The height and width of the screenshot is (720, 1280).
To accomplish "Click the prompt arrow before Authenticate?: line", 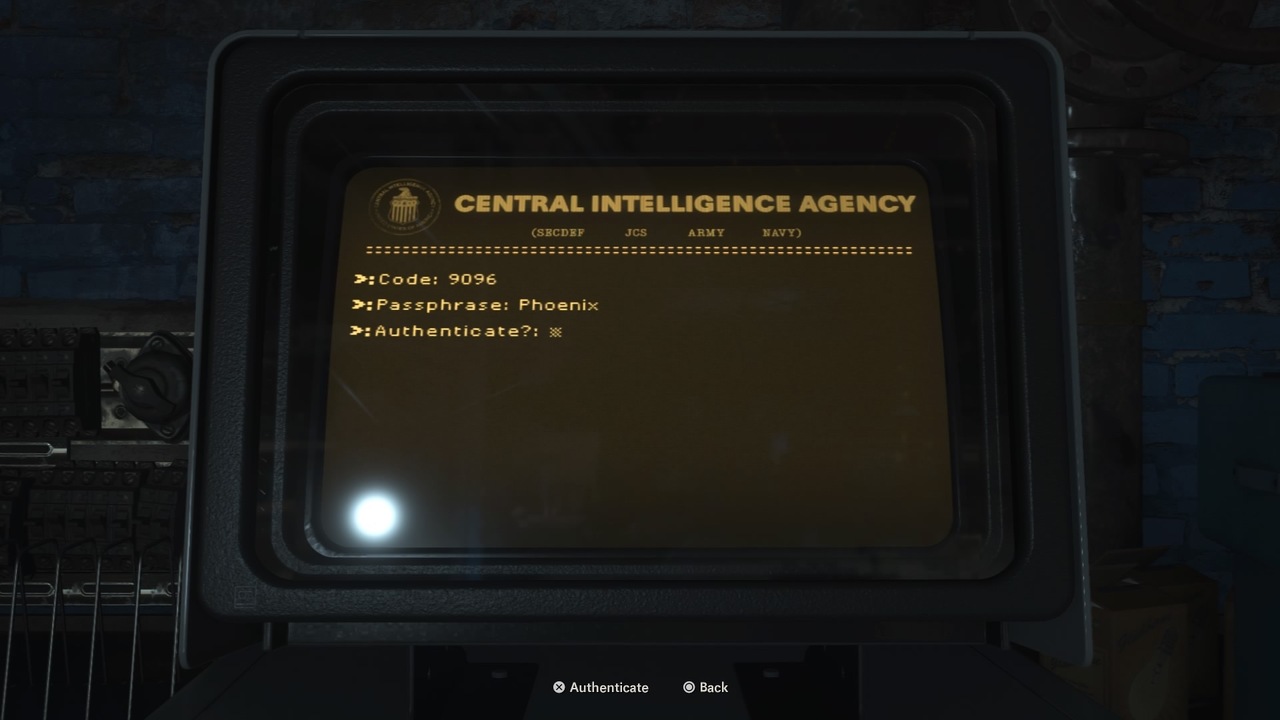I will click(x=362, y=331).
